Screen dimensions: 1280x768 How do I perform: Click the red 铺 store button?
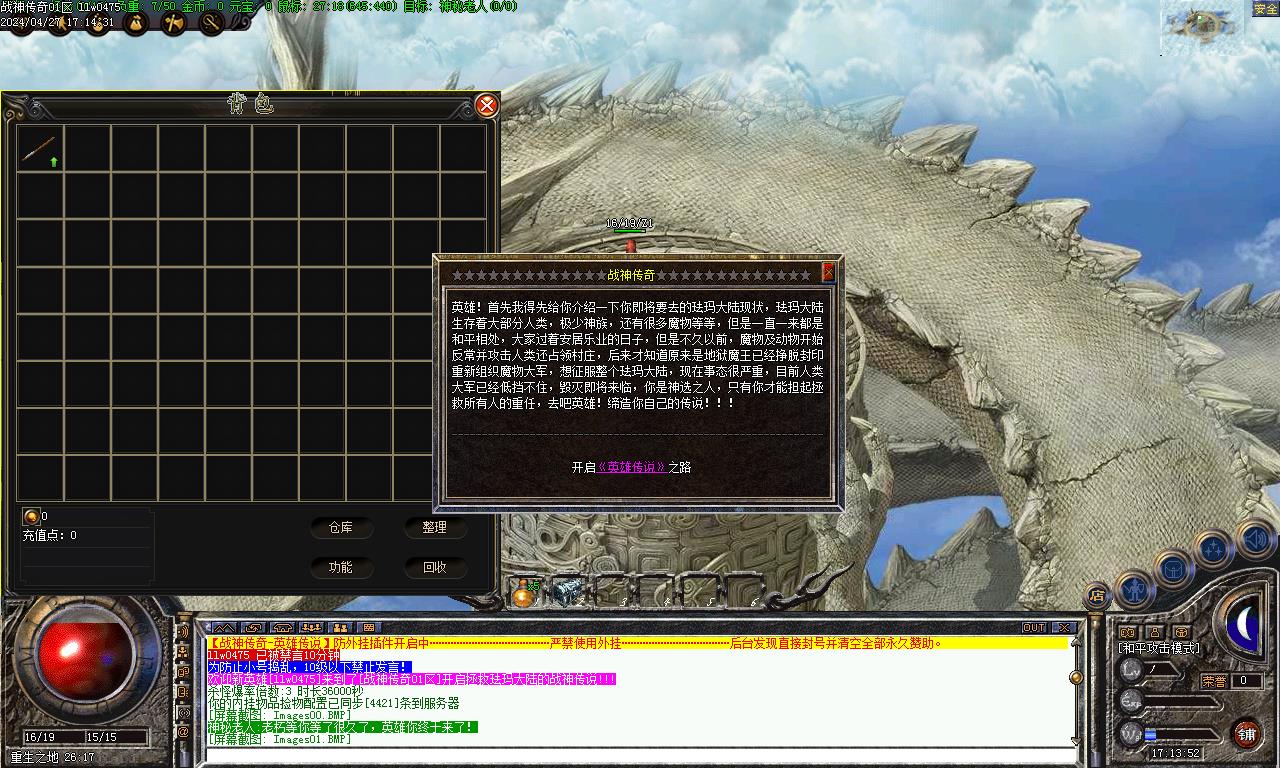1246,734
